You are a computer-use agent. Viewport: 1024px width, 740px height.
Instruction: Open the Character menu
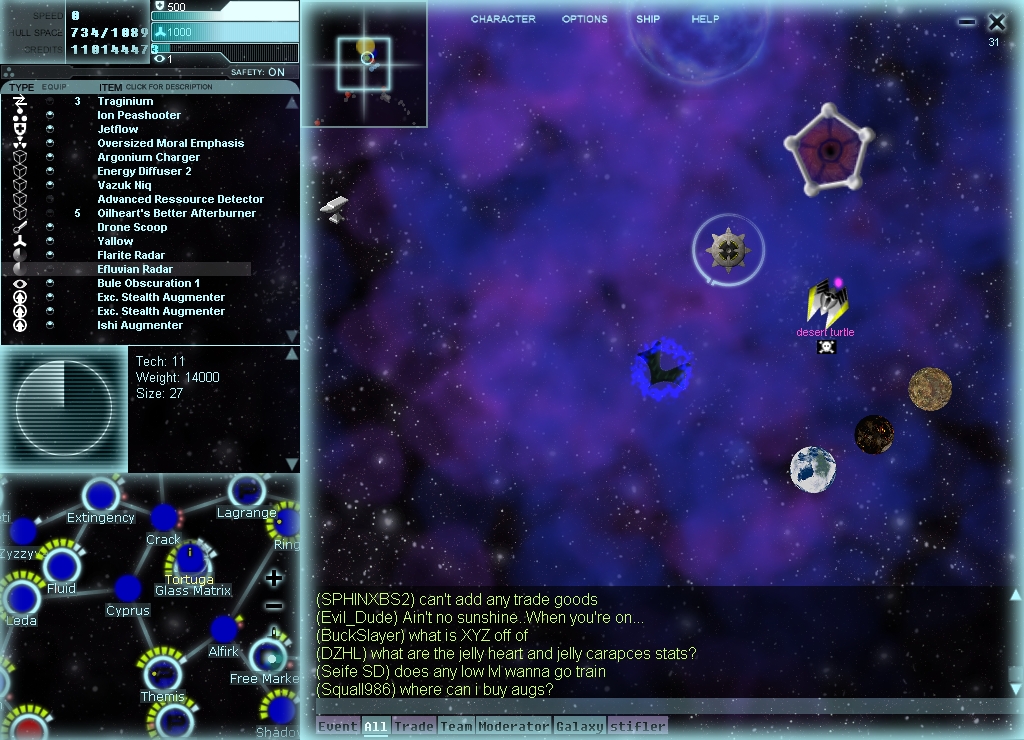[x=503, y=19]
